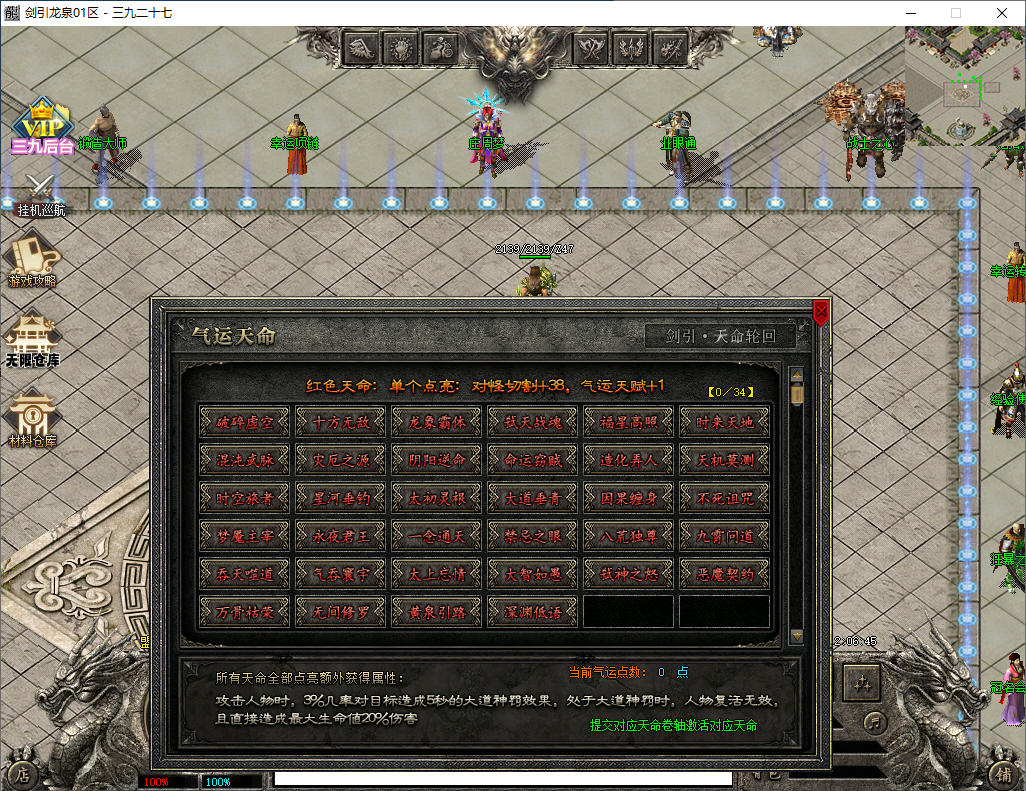Image resolution: width=1026 pixels, height=791 pixels.
Task: Choose the 八荒独尊 destiny
Action: coord(629,536)
